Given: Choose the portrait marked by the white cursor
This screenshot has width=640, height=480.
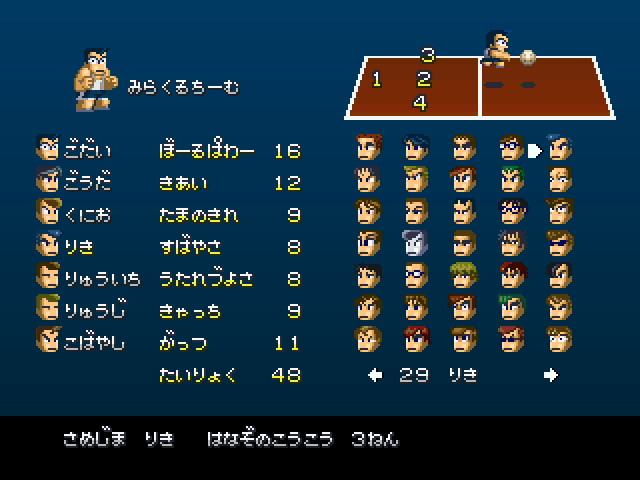Looking at the screenshot, I should point(559,149).
